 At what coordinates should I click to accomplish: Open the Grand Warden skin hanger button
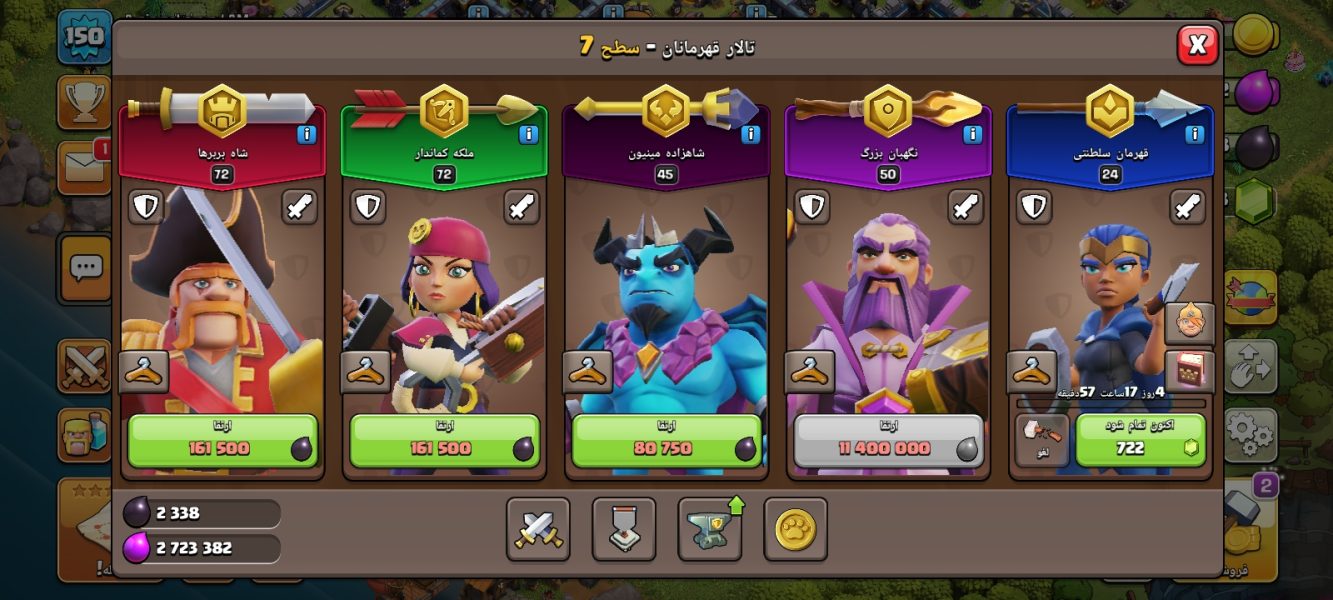tap(810, 372)
